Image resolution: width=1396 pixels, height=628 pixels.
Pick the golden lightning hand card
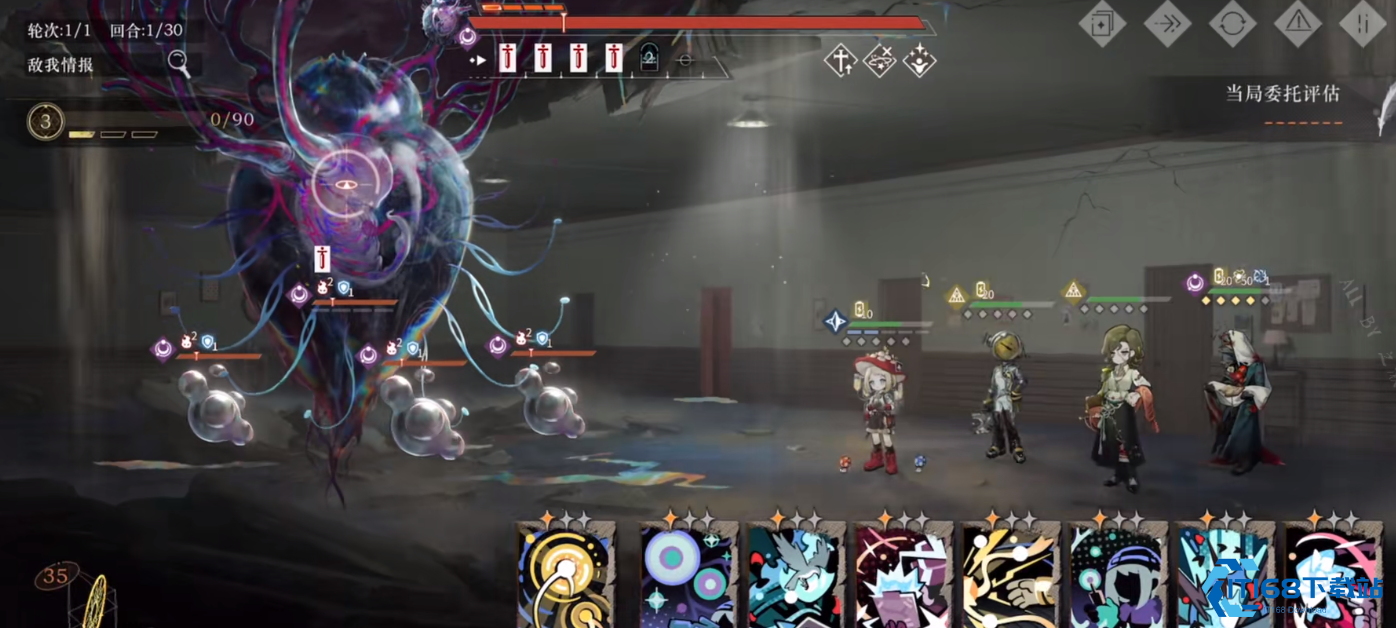(x=1012, y=577)
